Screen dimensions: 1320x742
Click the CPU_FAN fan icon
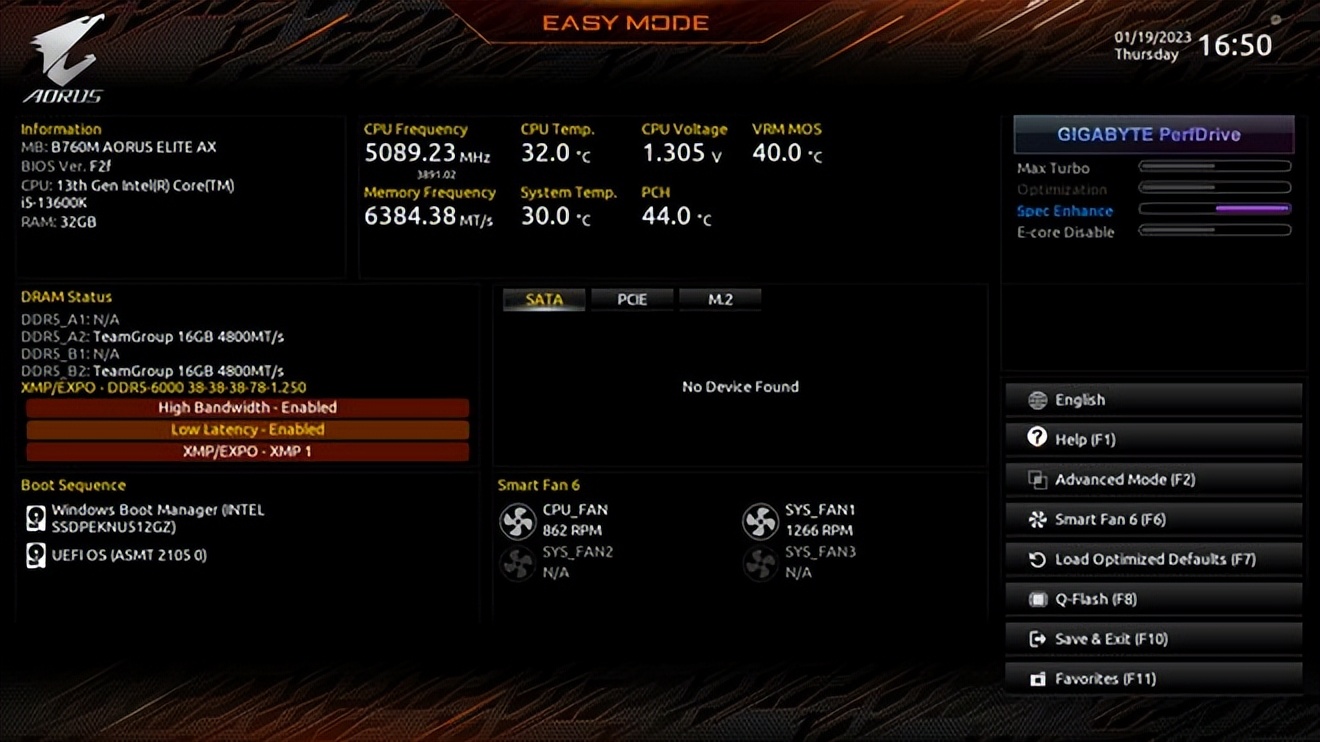(518, 521)
